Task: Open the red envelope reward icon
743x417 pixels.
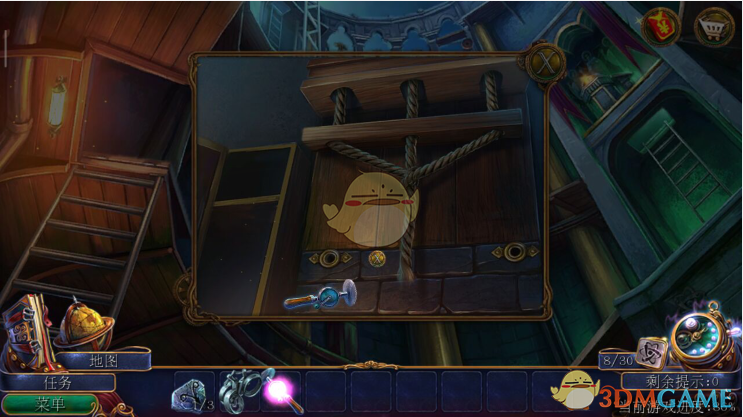Action: click(x=662, y=25)
